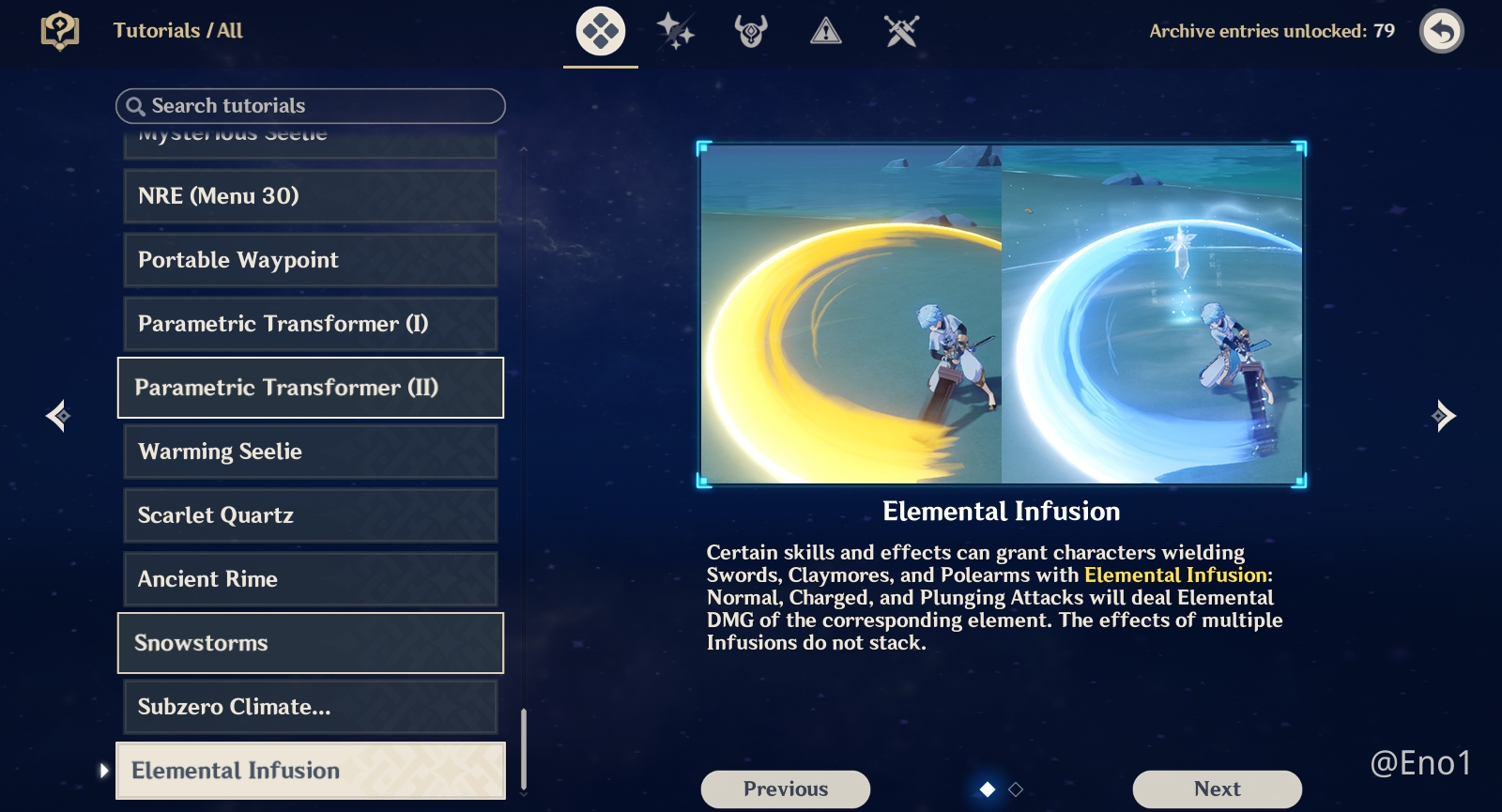Open the Tutorials category icon at top

(600, 31)
